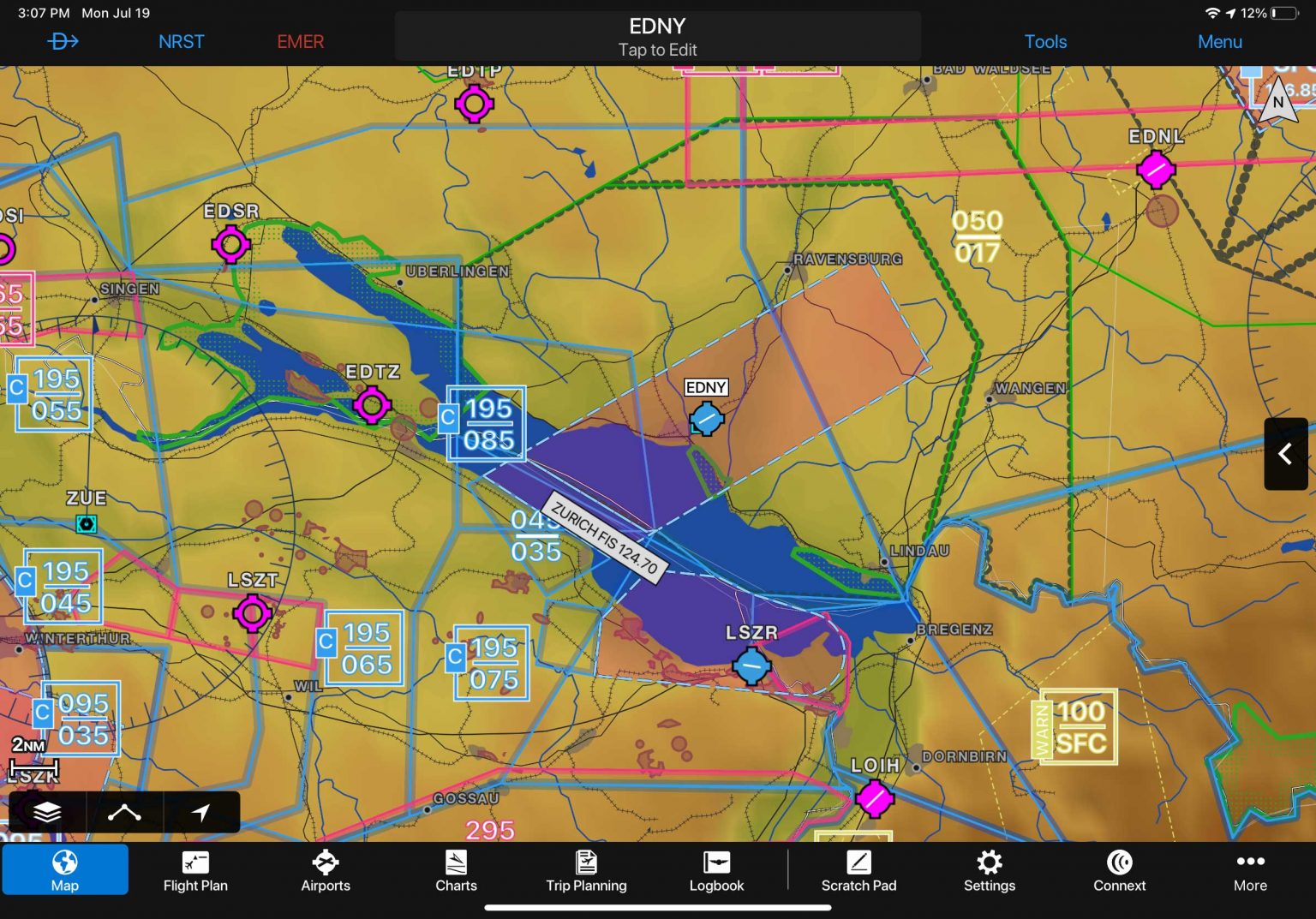Open the Charts tab
This screenshot has width=1316, height=919.
tap(456, 869)
